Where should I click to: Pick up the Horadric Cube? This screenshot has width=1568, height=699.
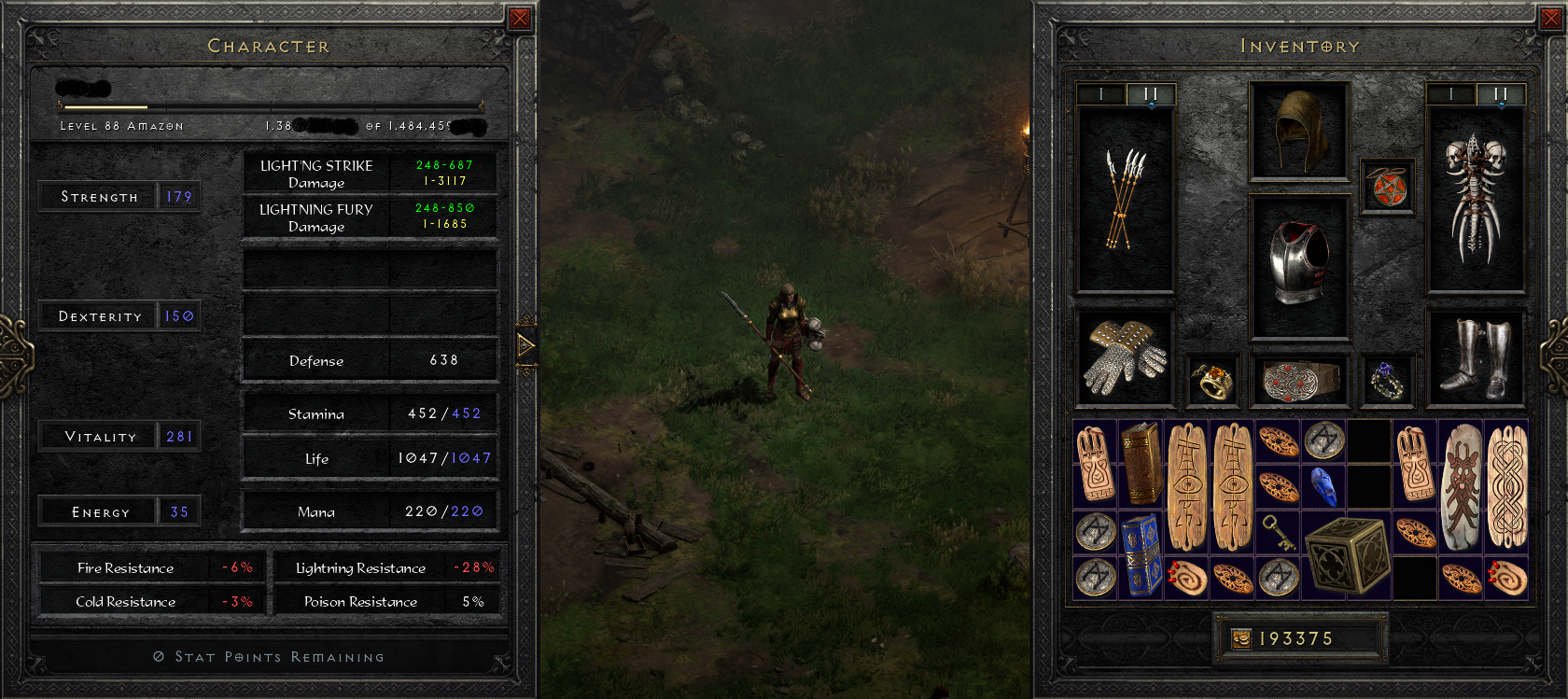(x=1346, y=555)
